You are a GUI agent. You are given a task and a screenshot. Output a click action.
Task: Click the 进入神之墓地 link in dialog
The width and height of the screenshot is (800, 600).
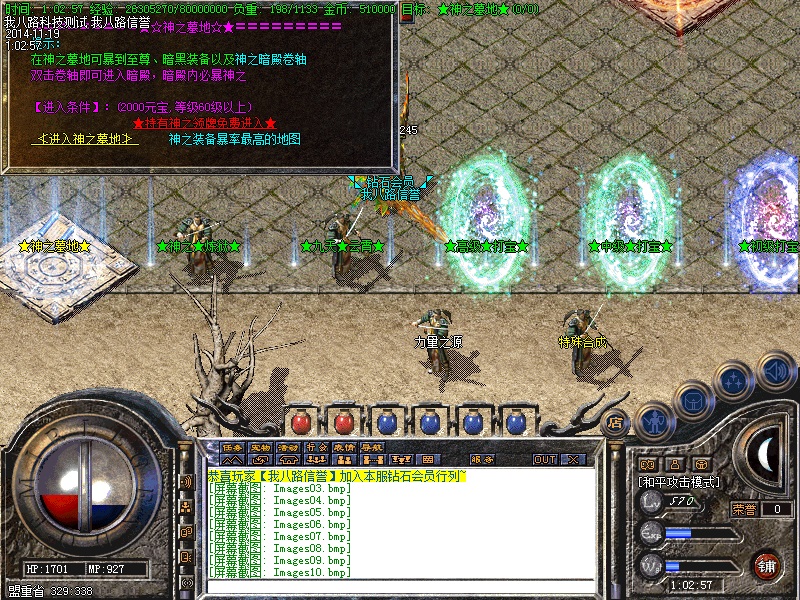pos(85,139)
